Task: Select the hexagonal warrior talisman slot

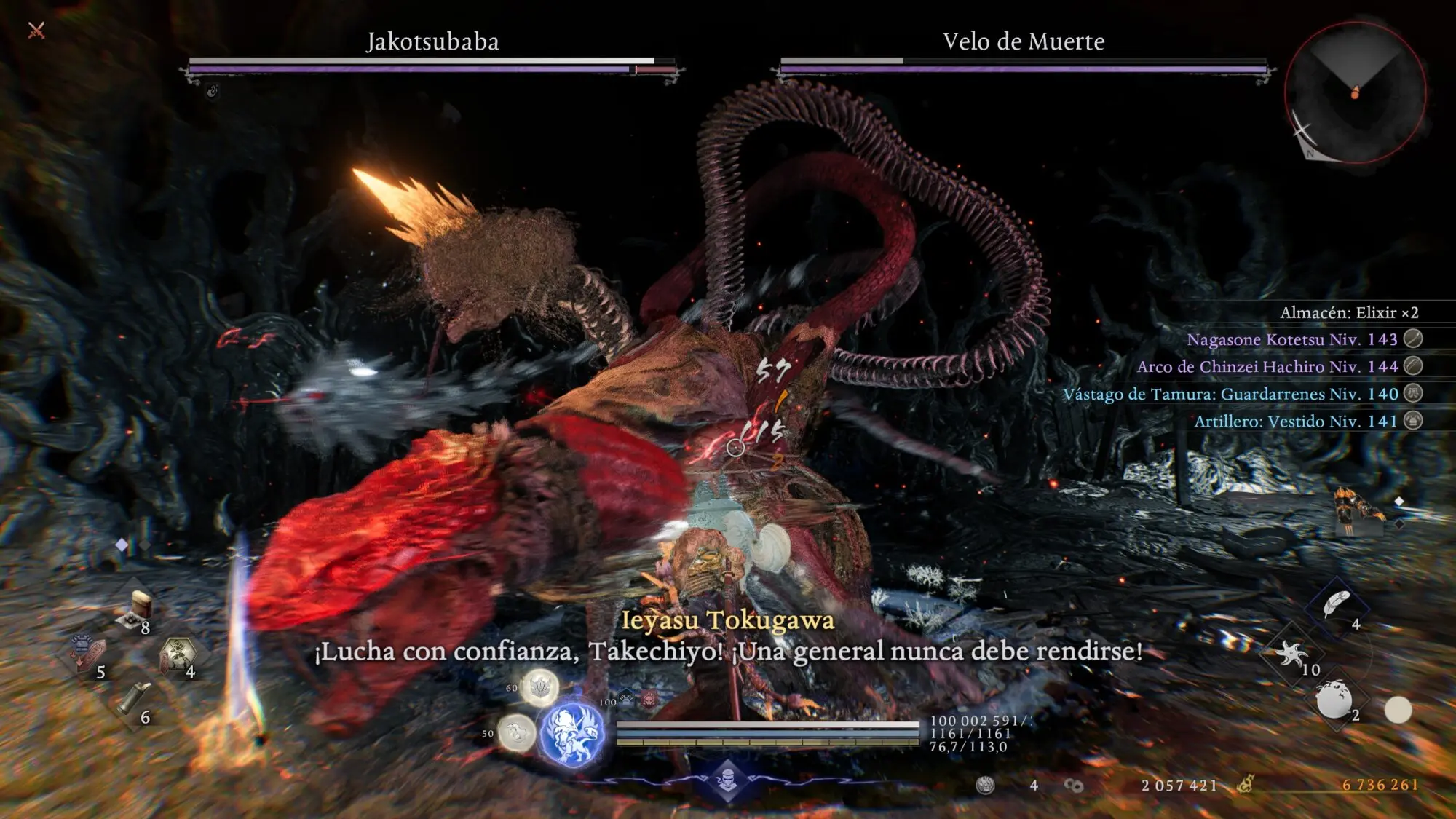Action: click(x=178, y=653)
